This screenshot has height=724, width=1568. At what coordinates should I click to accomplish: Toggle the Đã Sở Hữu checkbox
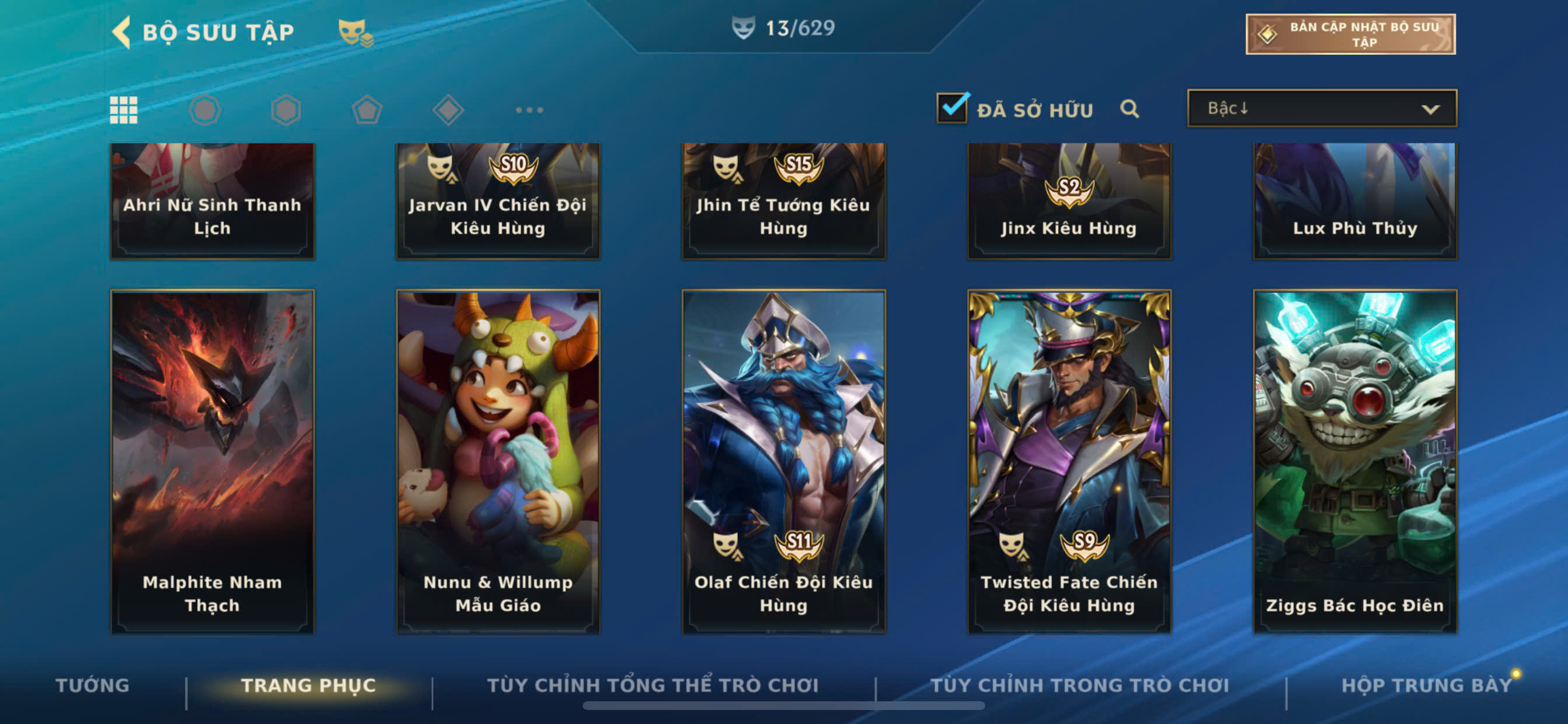(952, 109)
